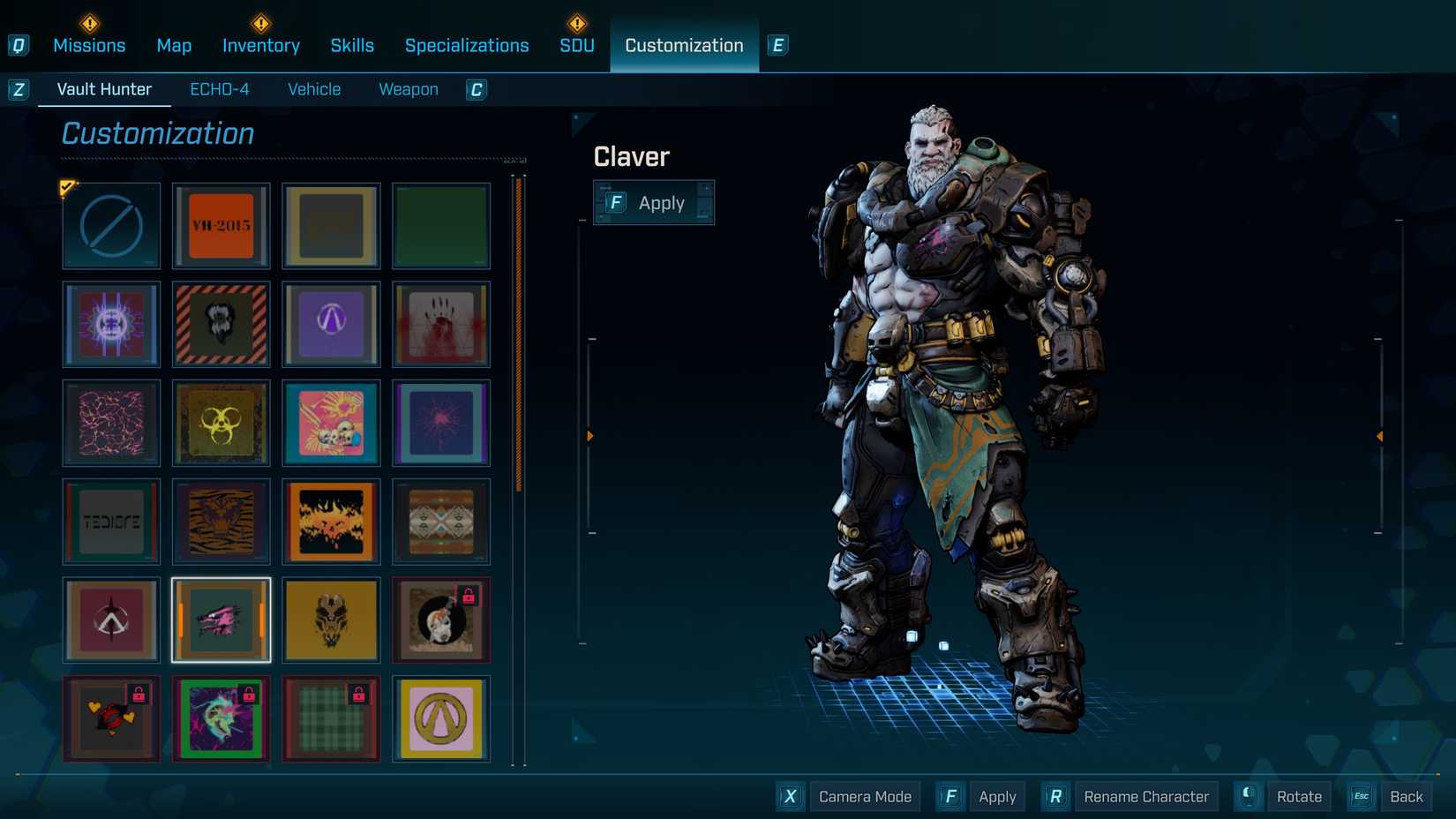This screenshot has width=1456, height=819.
Task: Select the orange VH-2015 skin
Action: [x=221, y=226]
